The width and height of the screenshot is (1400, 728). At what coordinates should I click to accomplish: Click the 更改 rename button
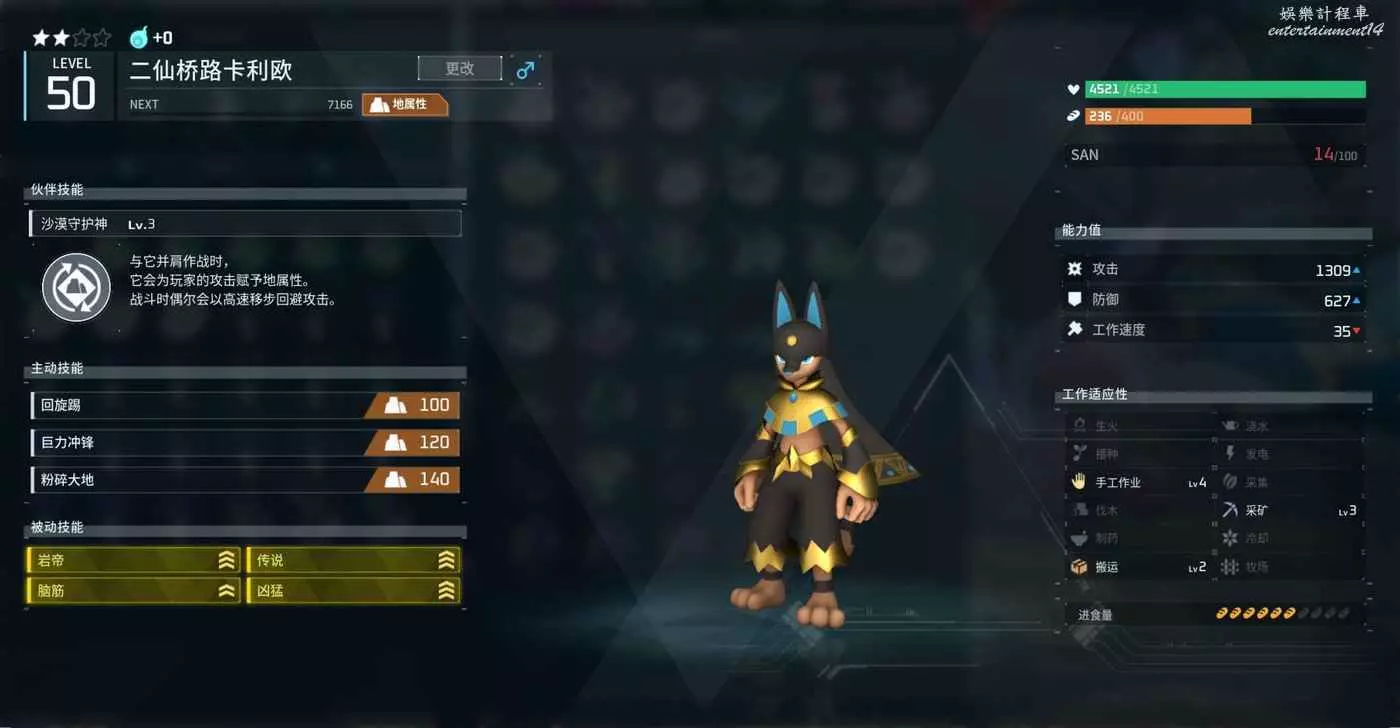459,69
